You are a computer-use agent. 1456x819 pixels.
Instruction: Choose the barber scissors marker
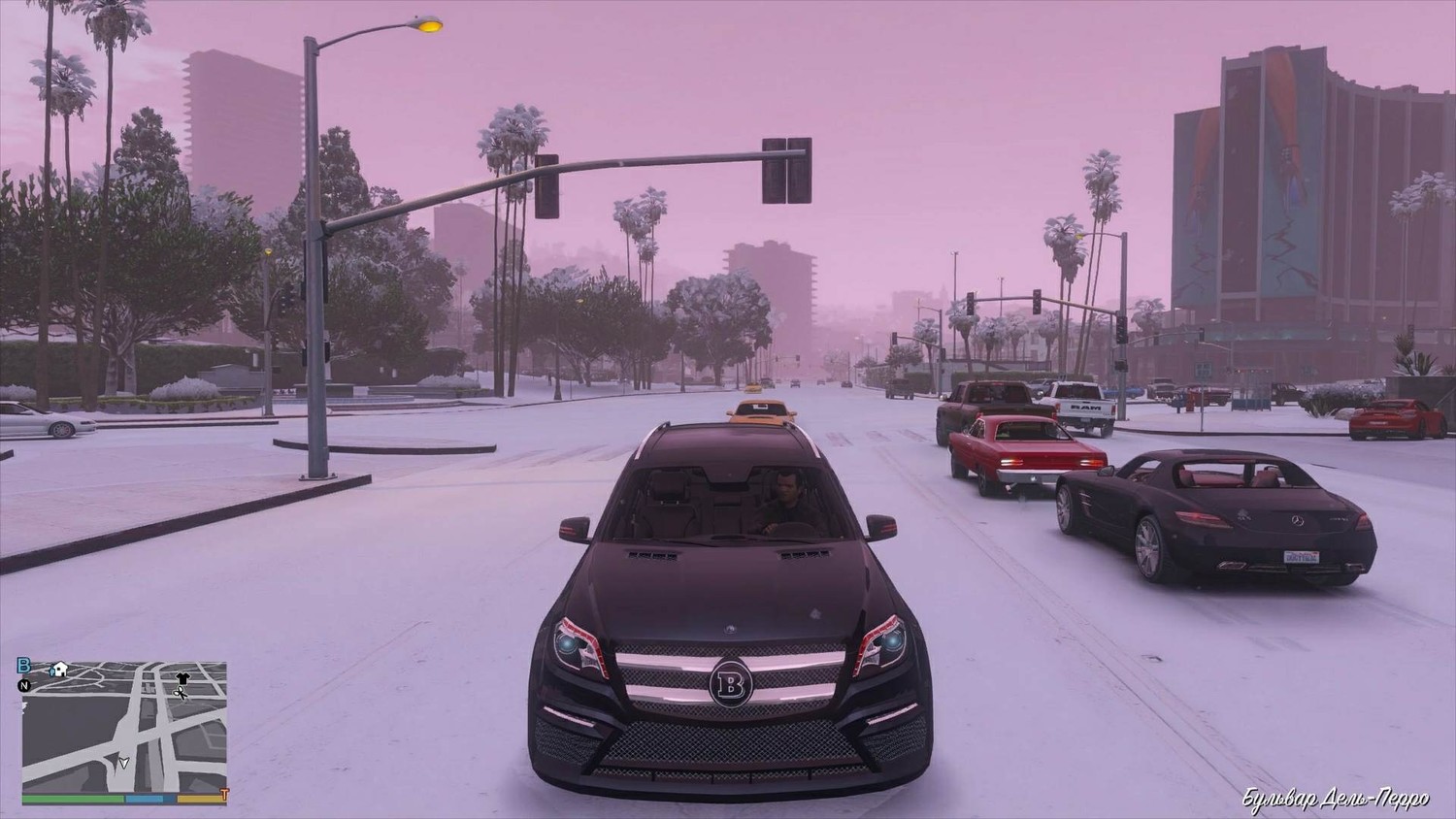(180, 694)
